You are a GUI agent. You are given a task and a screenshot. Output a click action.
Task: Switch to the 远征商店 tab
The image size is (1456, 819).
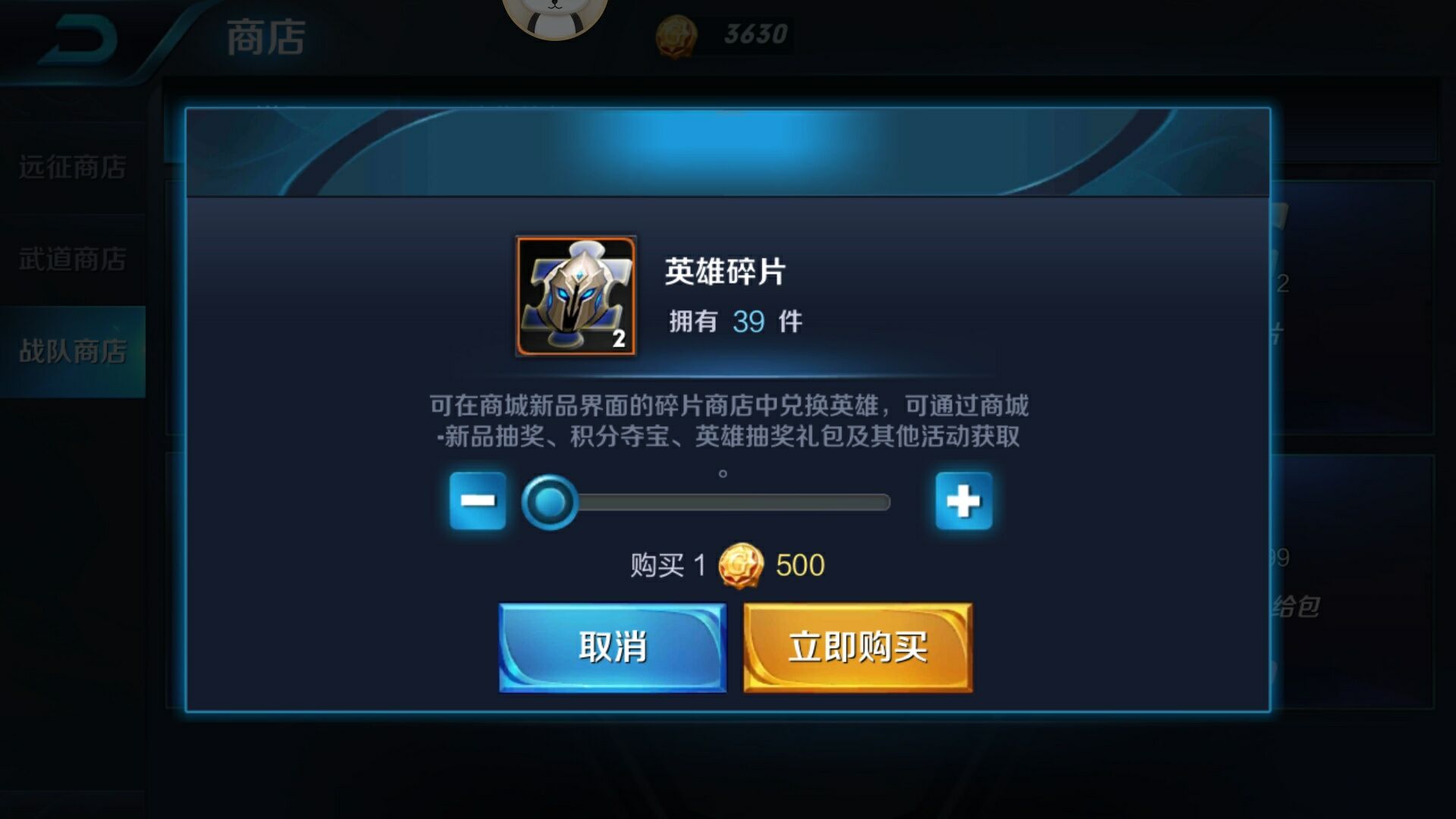[x=72, y=165]
